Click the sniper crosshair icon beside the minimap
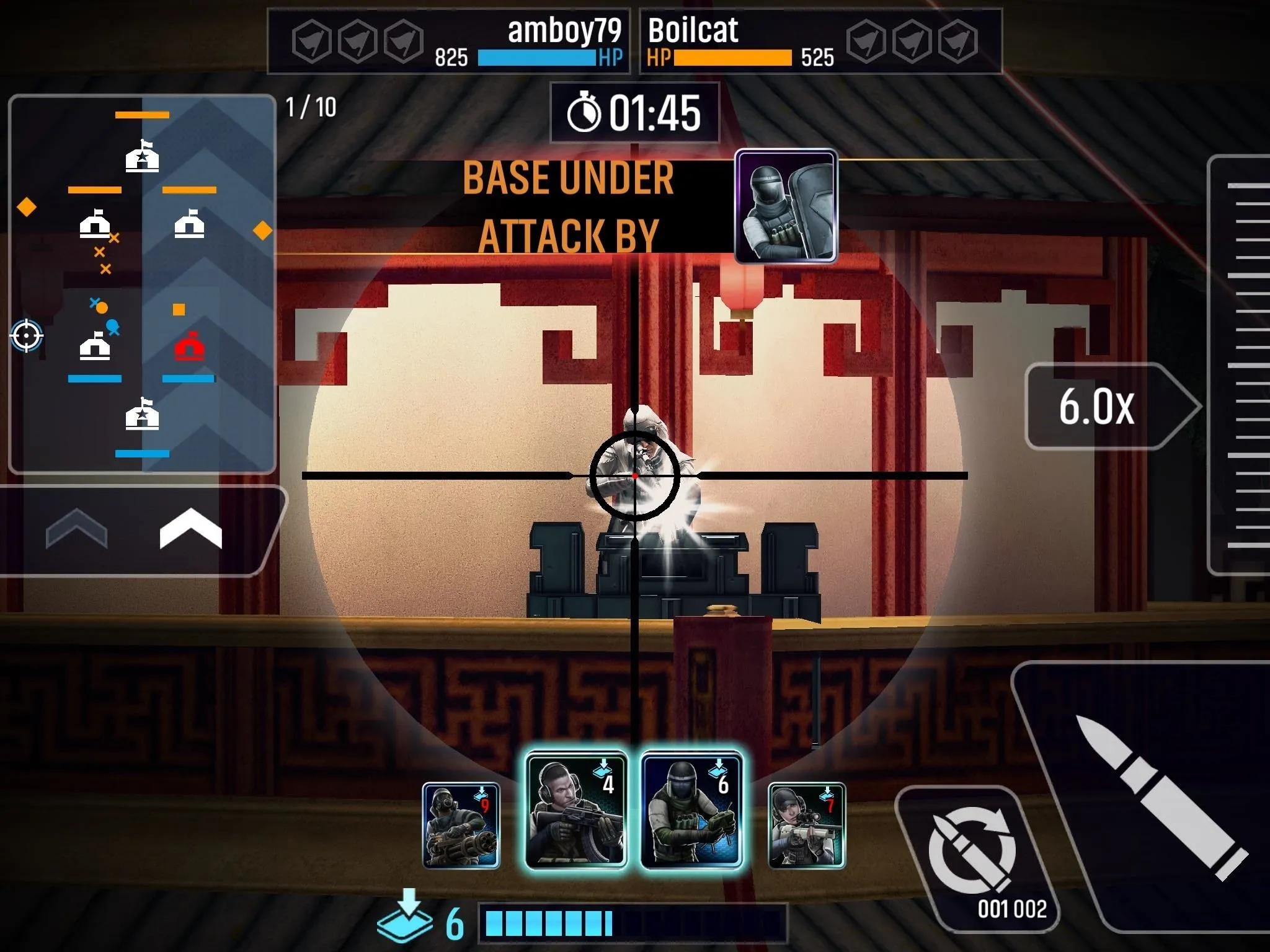The height and width of the screenshot is (952, 1270). point(26,336)
